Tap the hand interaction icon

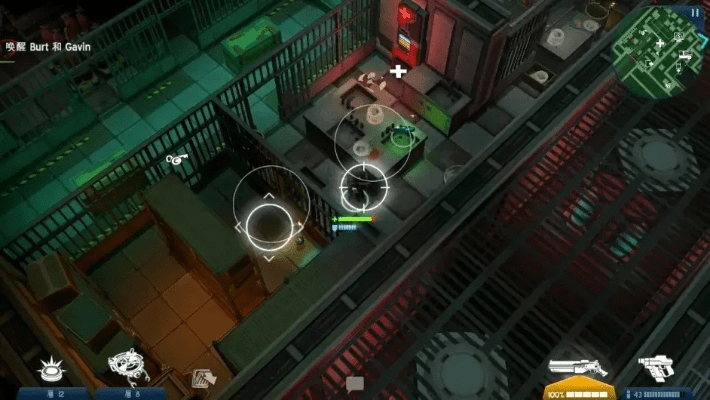click(x=203, y=378)
